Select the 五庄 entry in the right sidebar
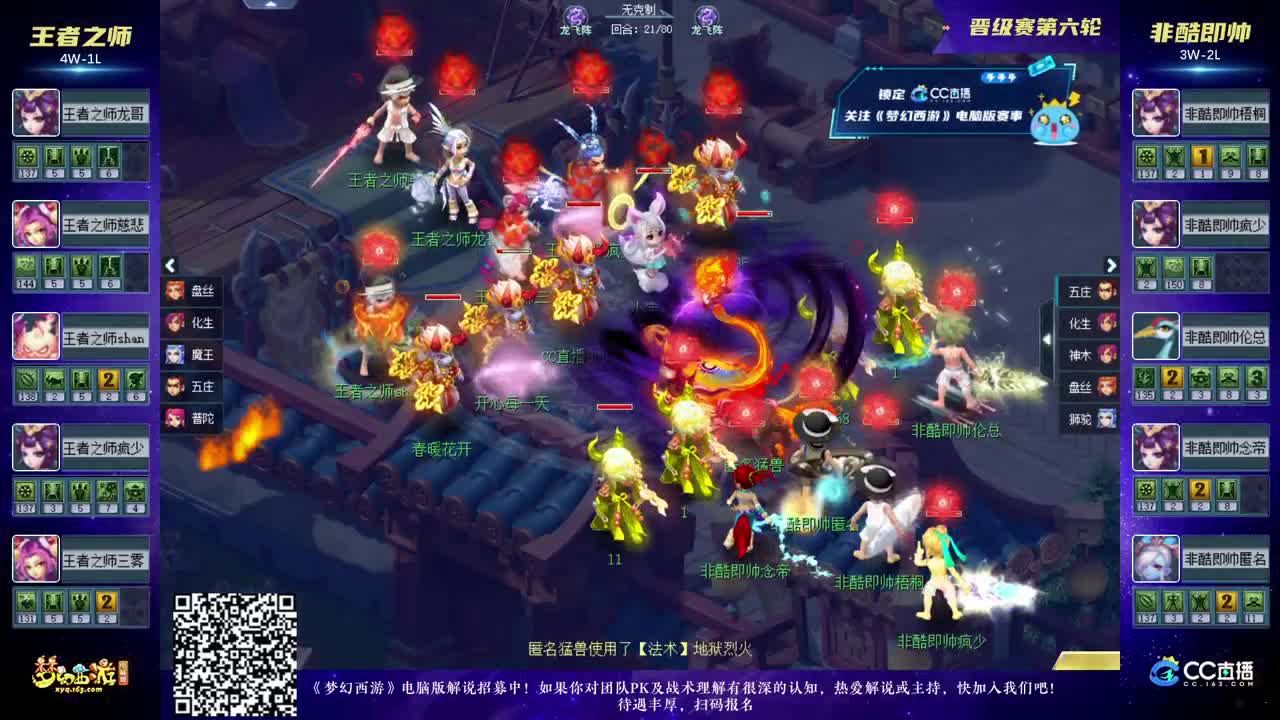This screenshot has width=1280, height=720. [1087, 290]
